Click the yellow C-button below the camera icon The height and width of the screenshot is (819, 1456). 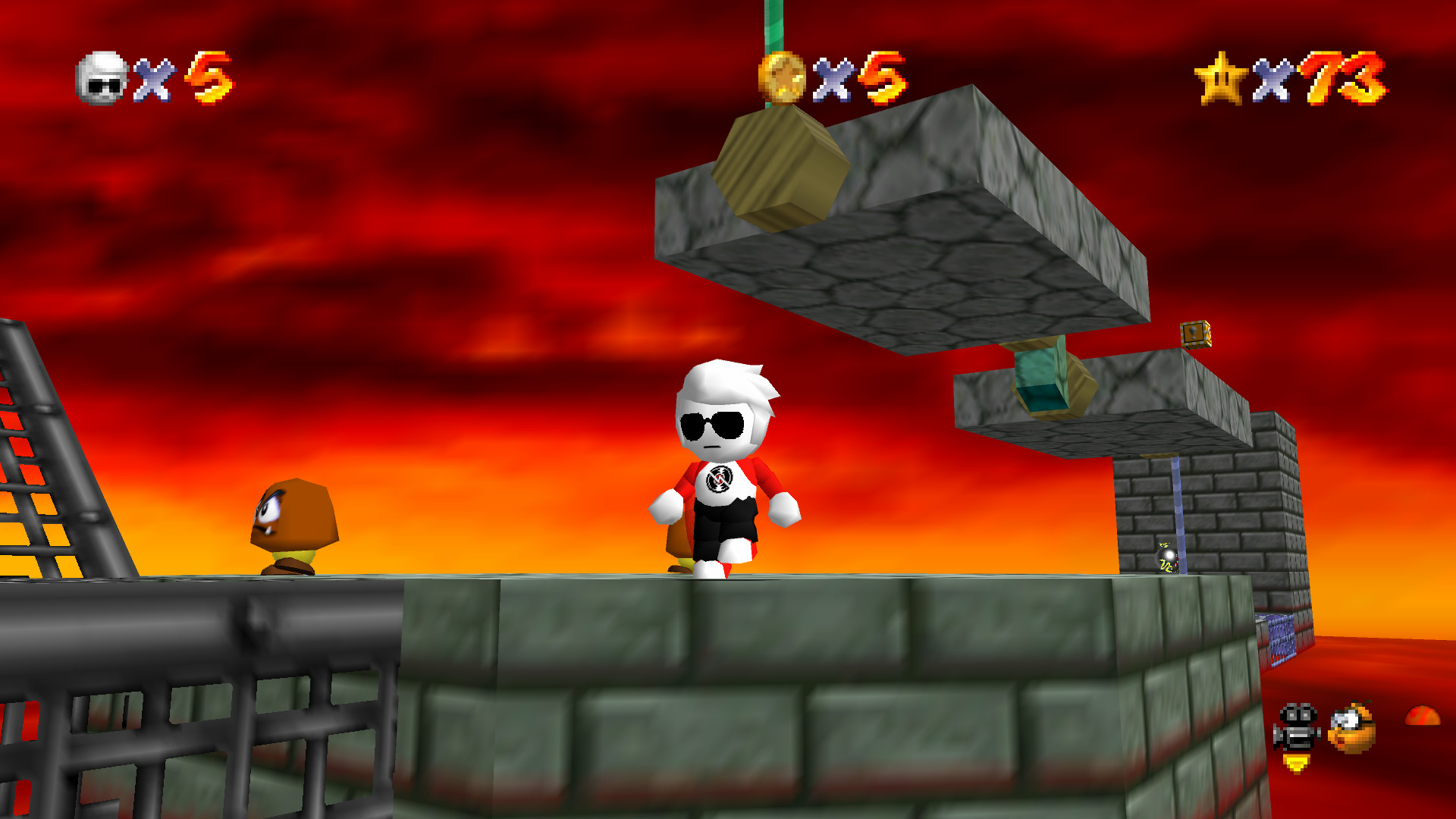[1294, 761]
